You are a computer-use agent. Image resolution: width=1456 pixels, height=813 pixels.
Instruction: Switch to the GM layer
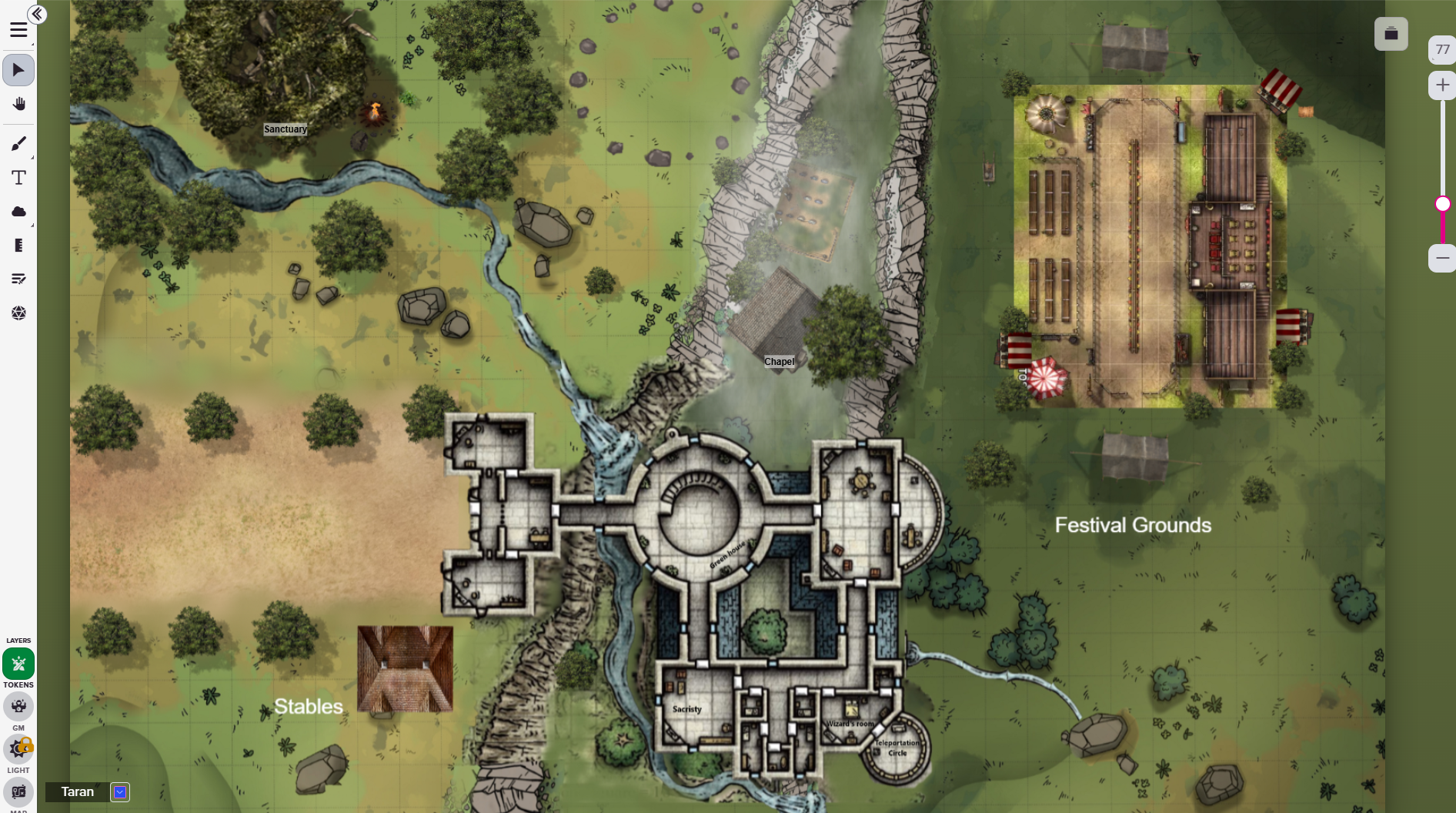(x=18, y=706)
